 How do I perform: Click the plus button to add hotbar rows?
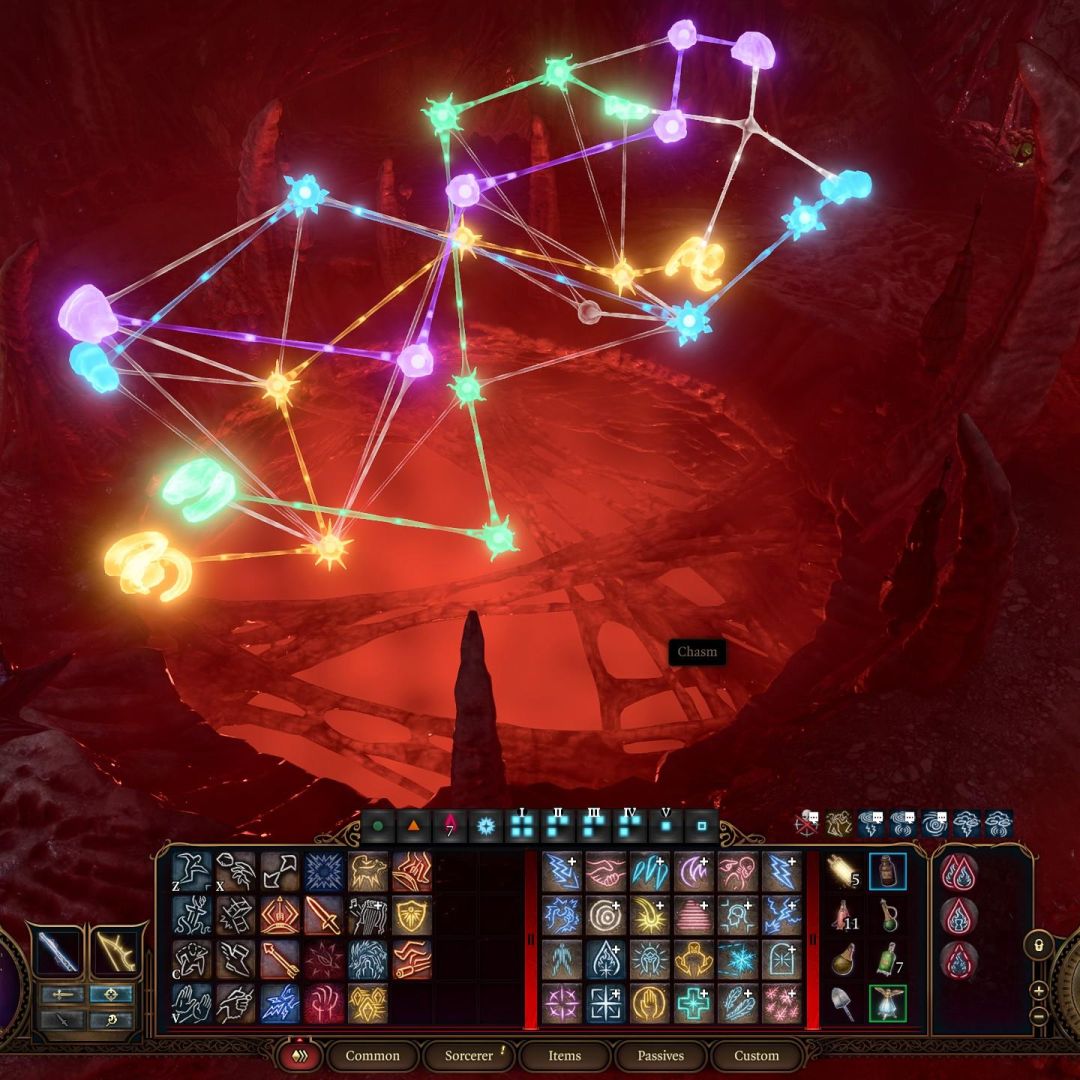pyautogui.click(x=1039, y=990)
